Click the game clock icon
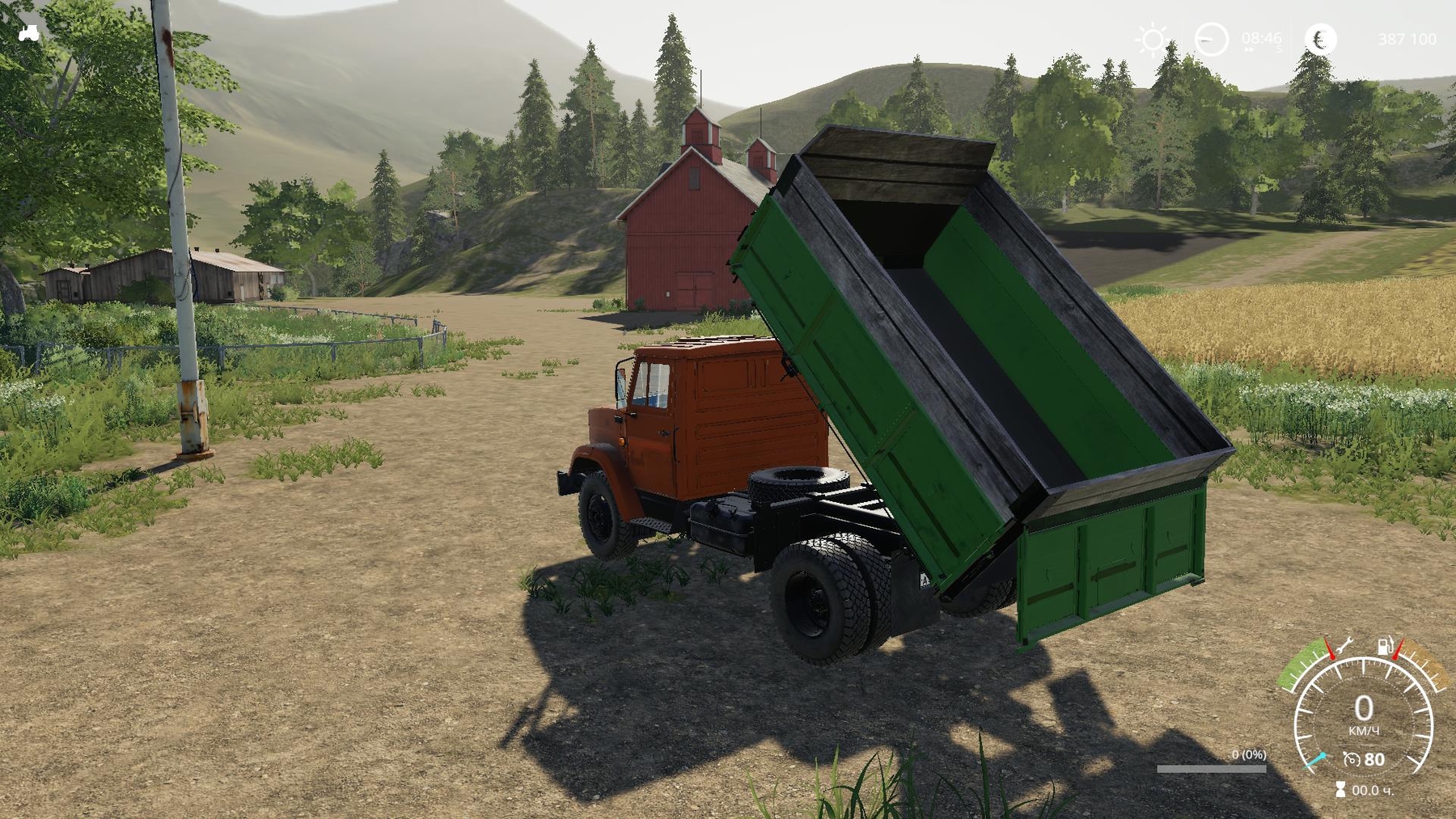This screenshot has height=819, width=1456. click(1211, 39)
